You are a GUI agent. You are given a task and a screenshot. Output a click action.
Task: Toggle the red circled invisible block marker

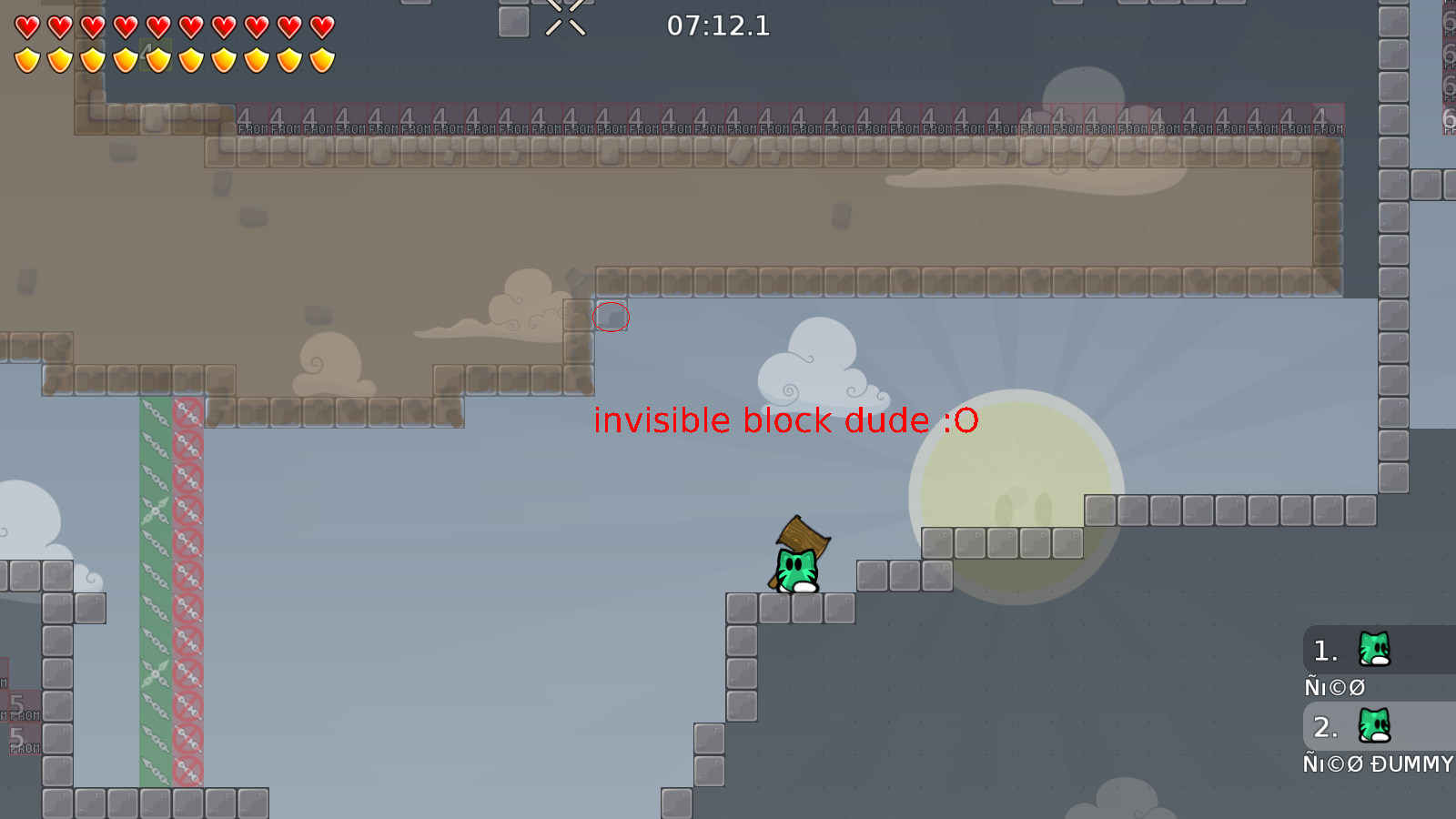pos(611,318)
